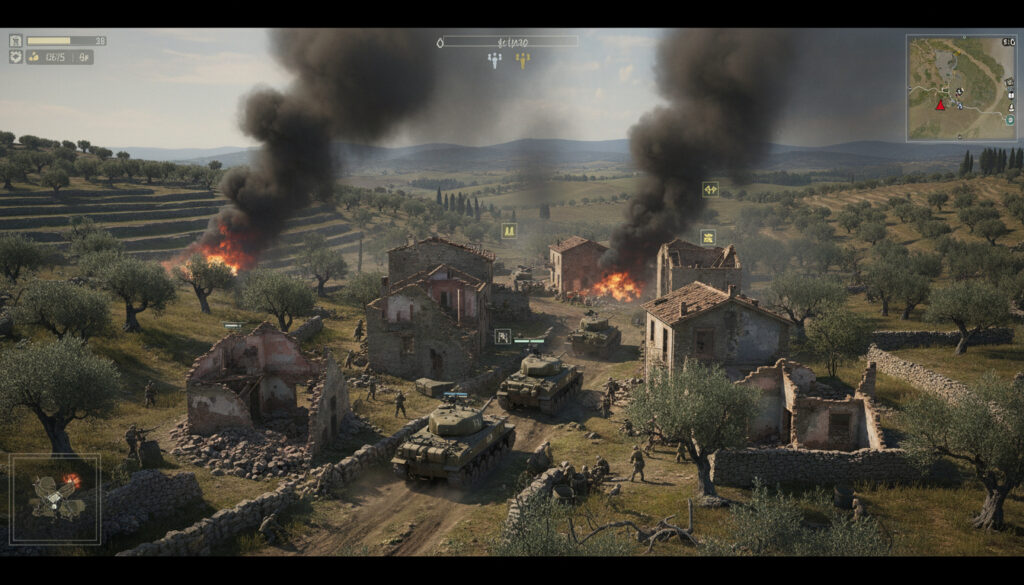1024x585 pixels.
Task: Select the yellow infantry squad icon
Action: (x=522, y=60)
